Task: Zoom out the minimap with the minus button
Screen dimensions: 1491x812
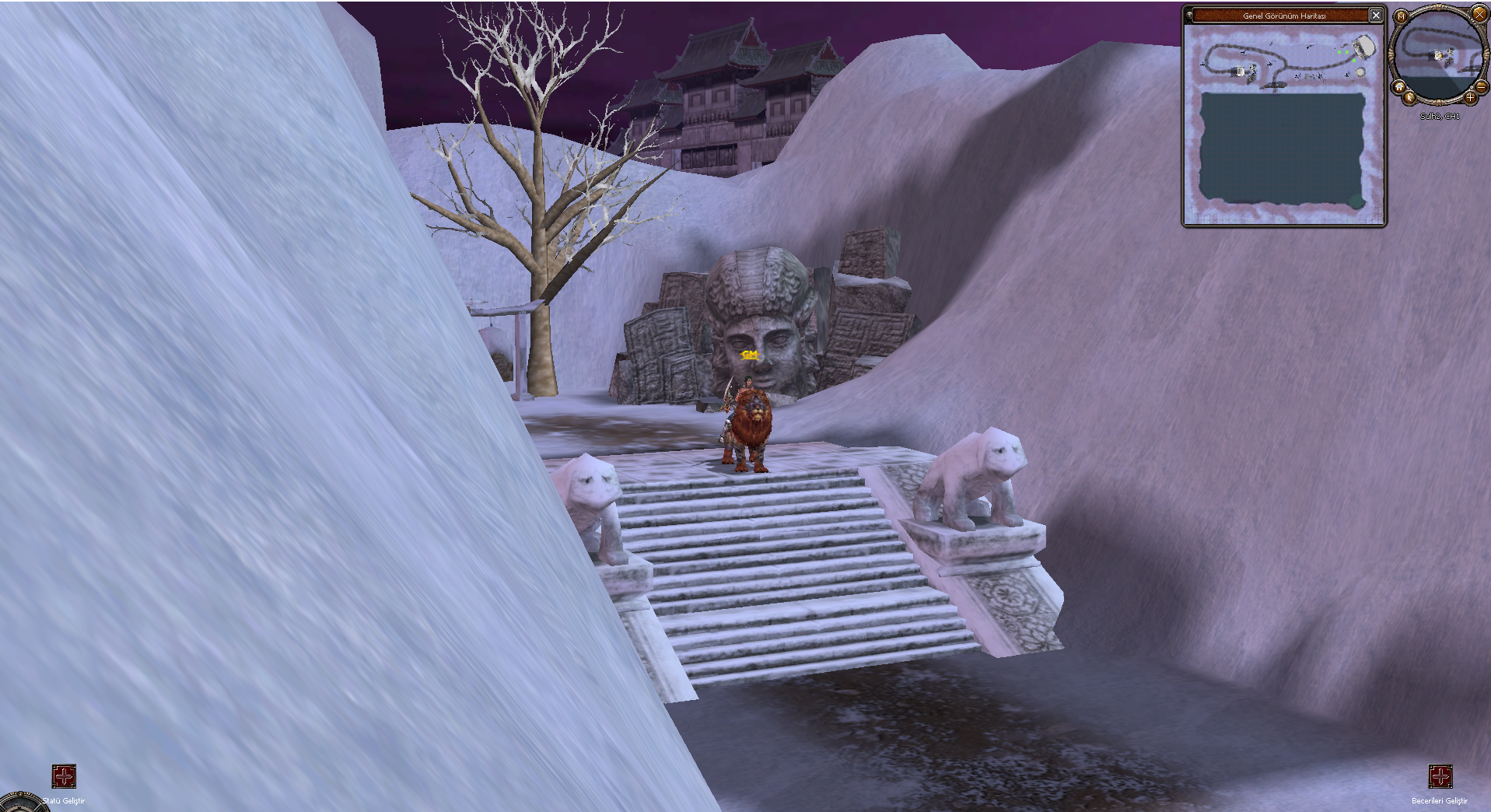Action: 1482,88
